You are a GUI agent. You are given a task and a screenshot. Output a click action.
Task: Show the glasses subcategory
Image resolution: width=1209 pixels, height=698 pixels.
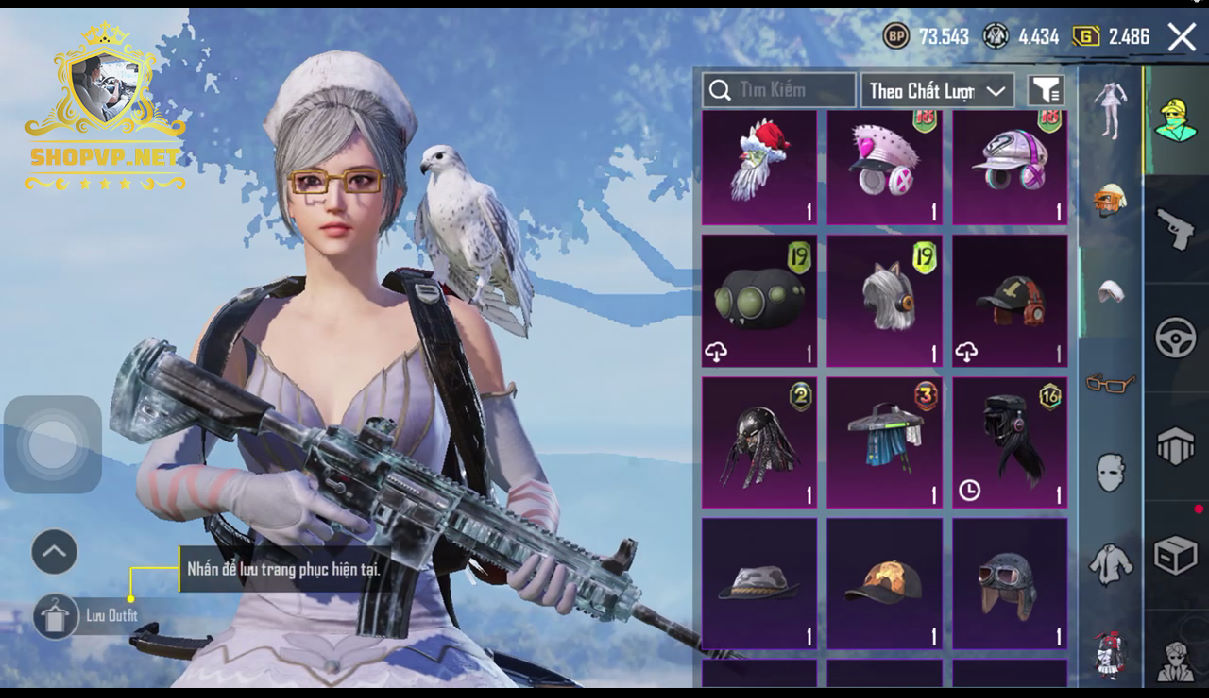point(1110,382)
